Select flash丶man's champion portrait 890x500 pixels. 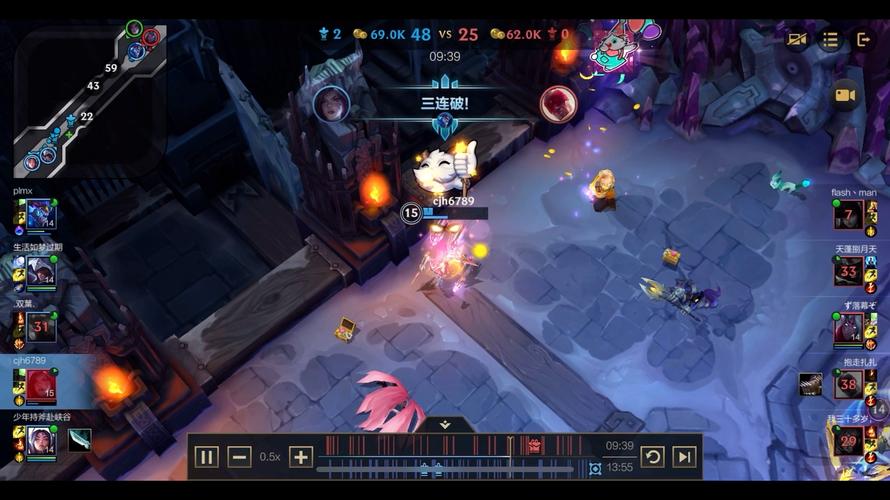pyautogui.click(x=849, y=214)
